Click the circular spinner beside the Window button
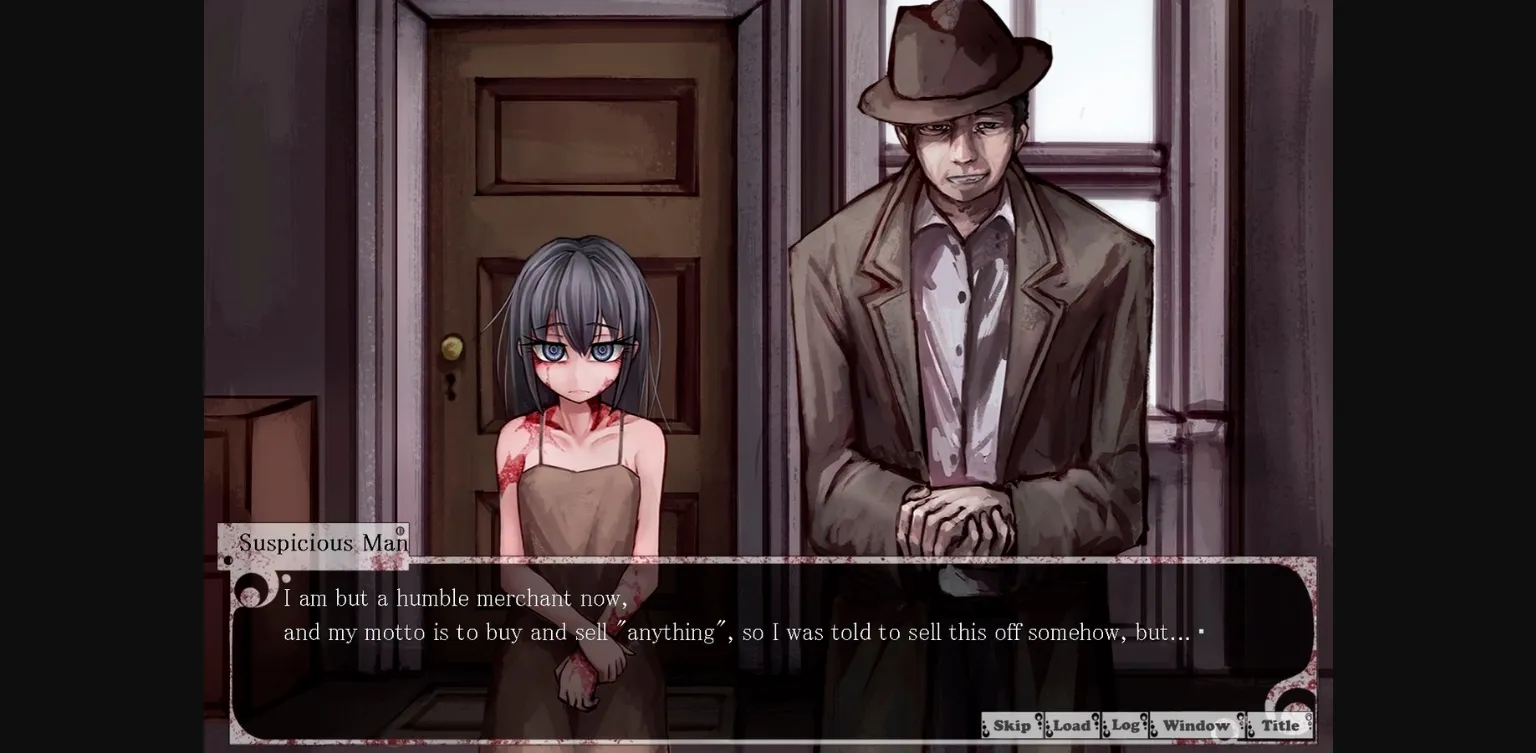 (1223, 729)
